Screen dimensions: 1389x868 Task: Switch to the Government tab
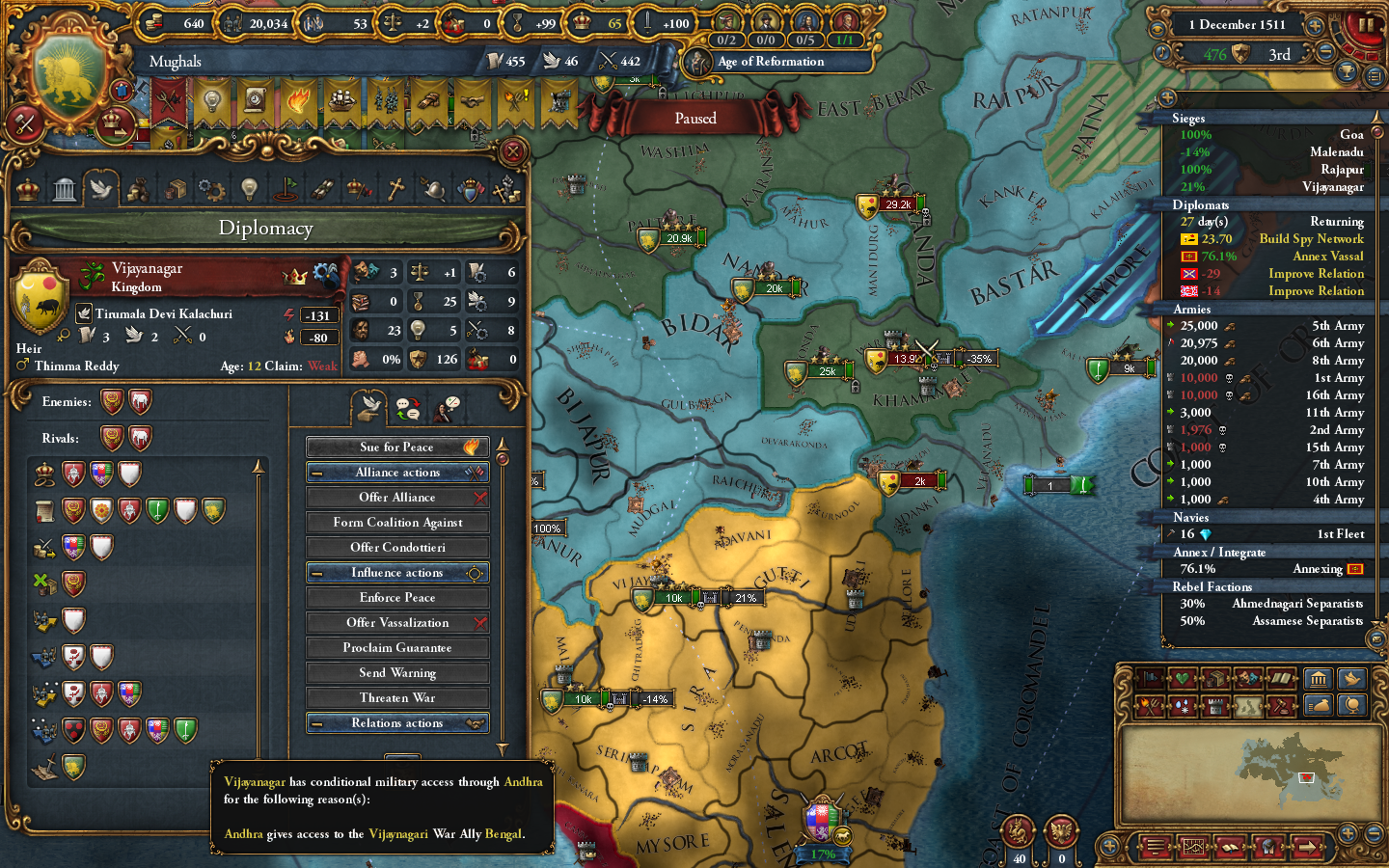(66, 188)
